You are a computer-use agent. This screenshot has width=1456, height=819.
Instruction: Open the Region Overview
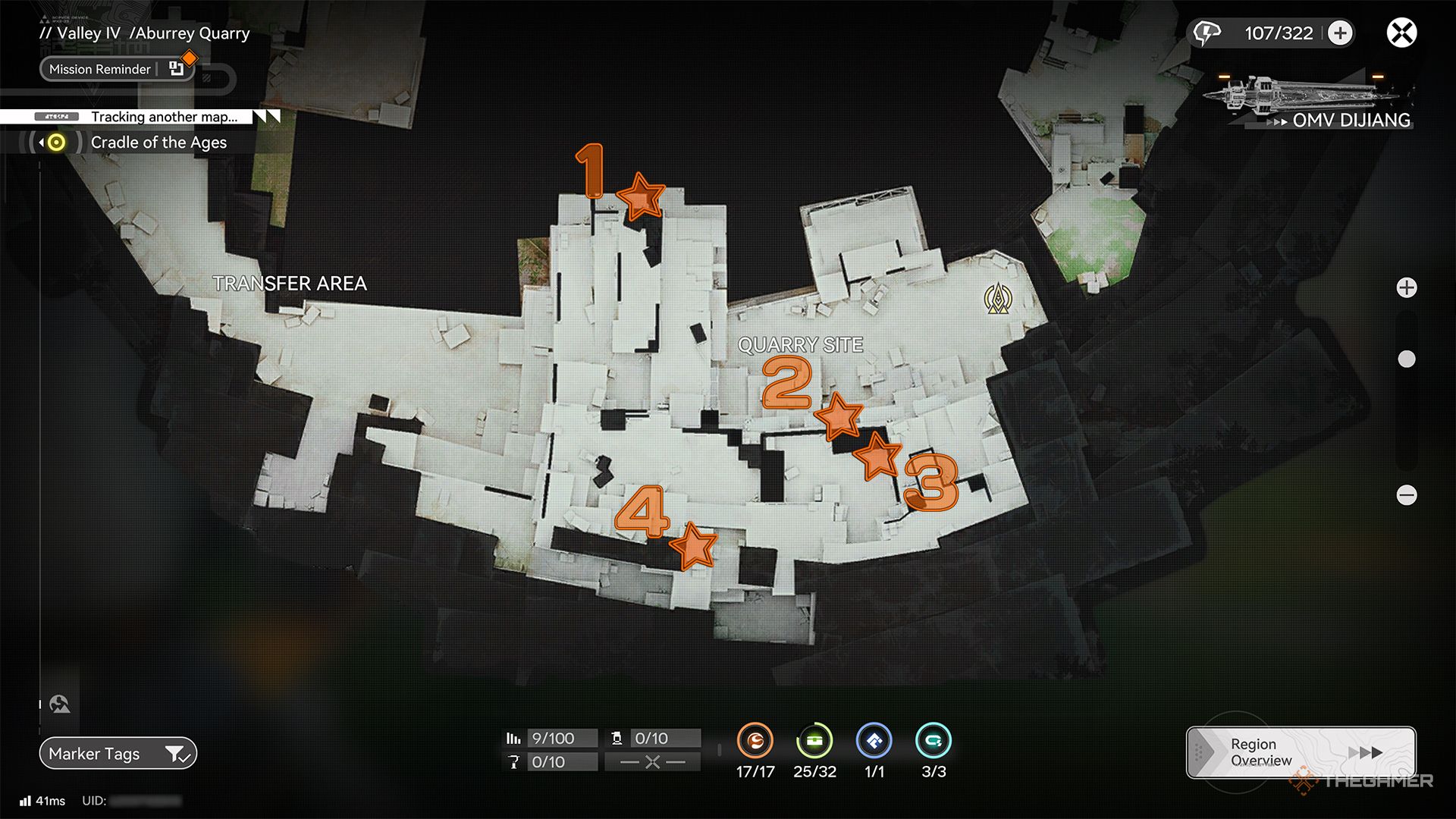1301,752
